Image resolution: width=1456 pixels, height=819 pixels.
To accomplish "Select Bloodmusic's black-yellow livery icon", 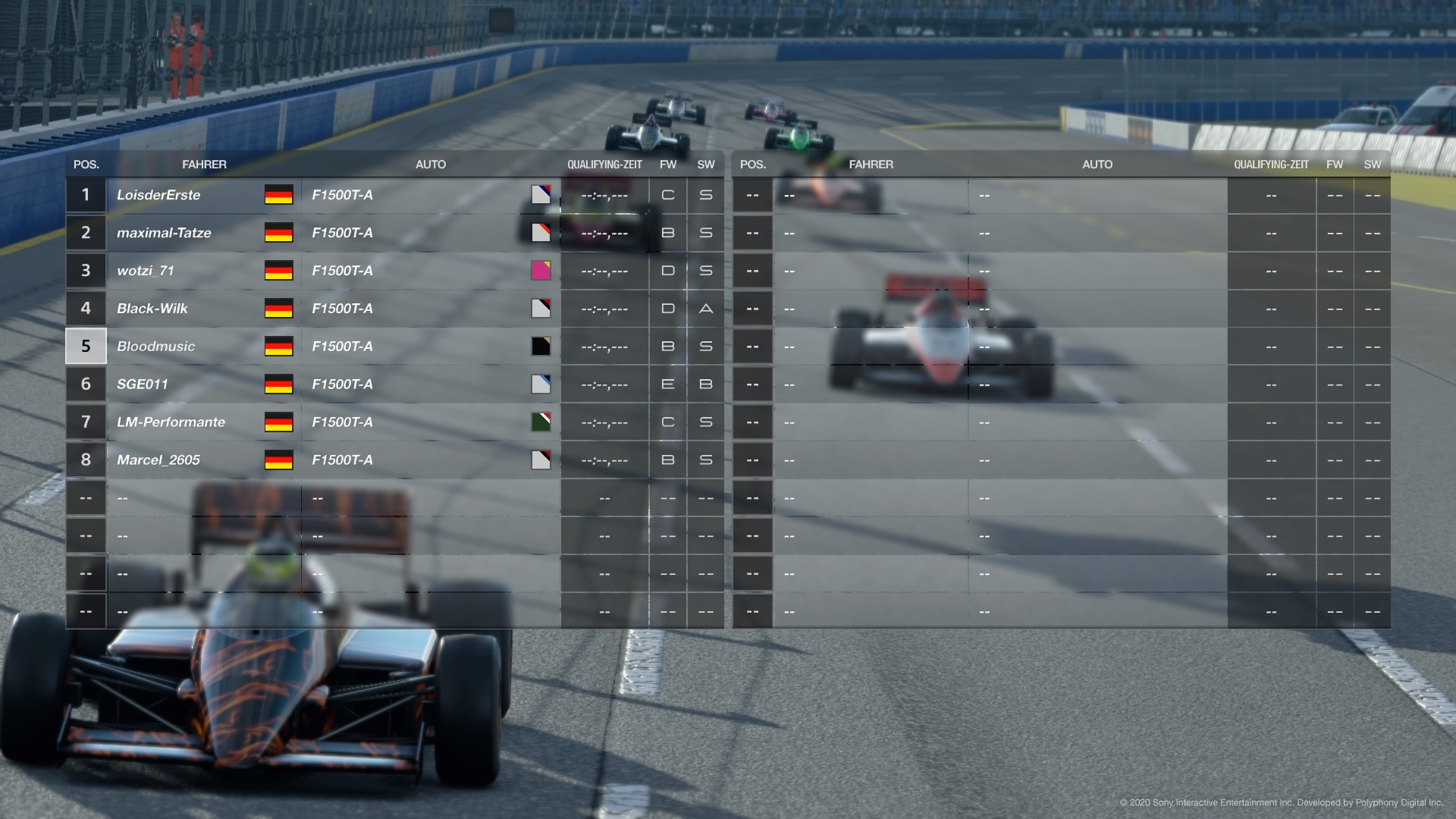I will [x=541, y=346].
